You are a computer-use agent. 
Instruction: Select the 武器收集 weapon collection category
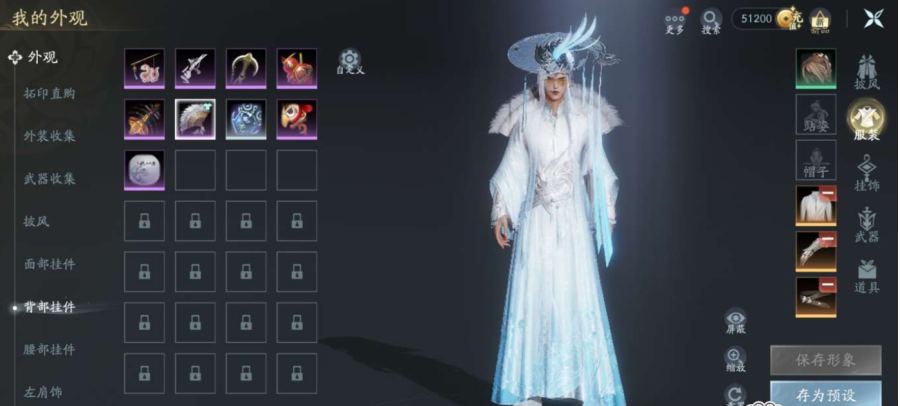coord(50,178)
